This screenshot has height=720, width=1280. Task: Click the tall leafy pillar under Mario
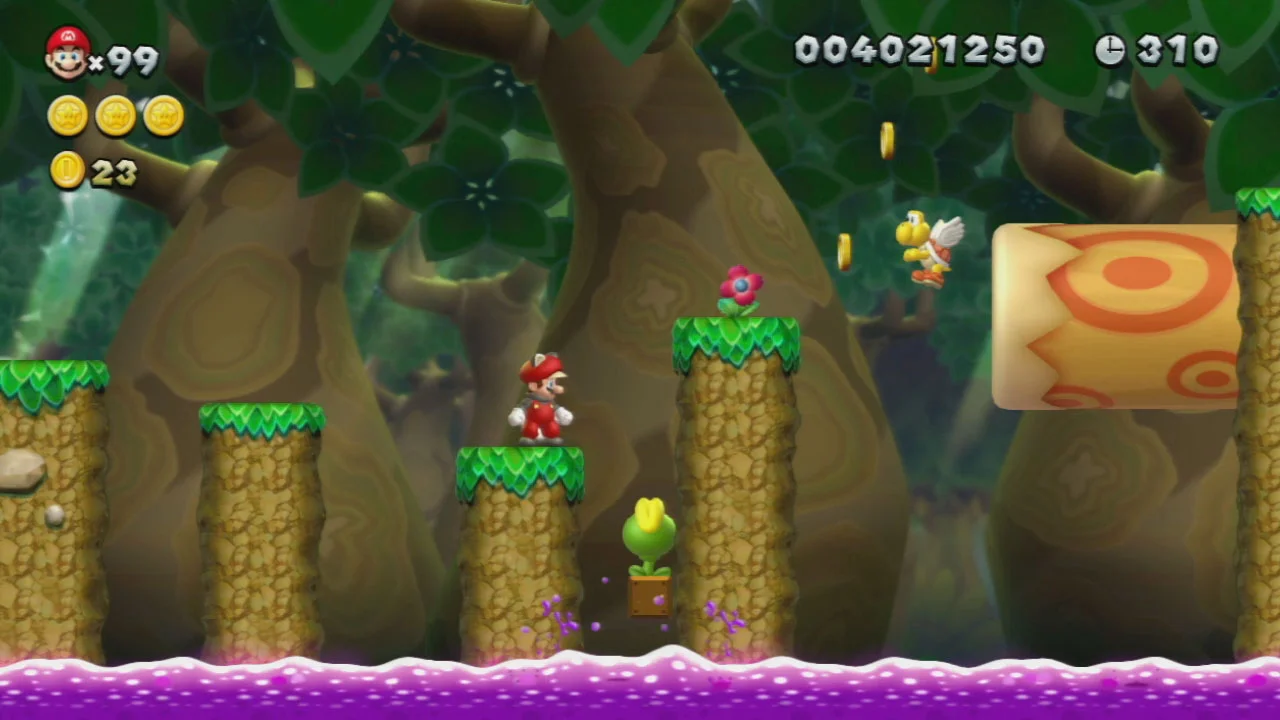(520, 550)
